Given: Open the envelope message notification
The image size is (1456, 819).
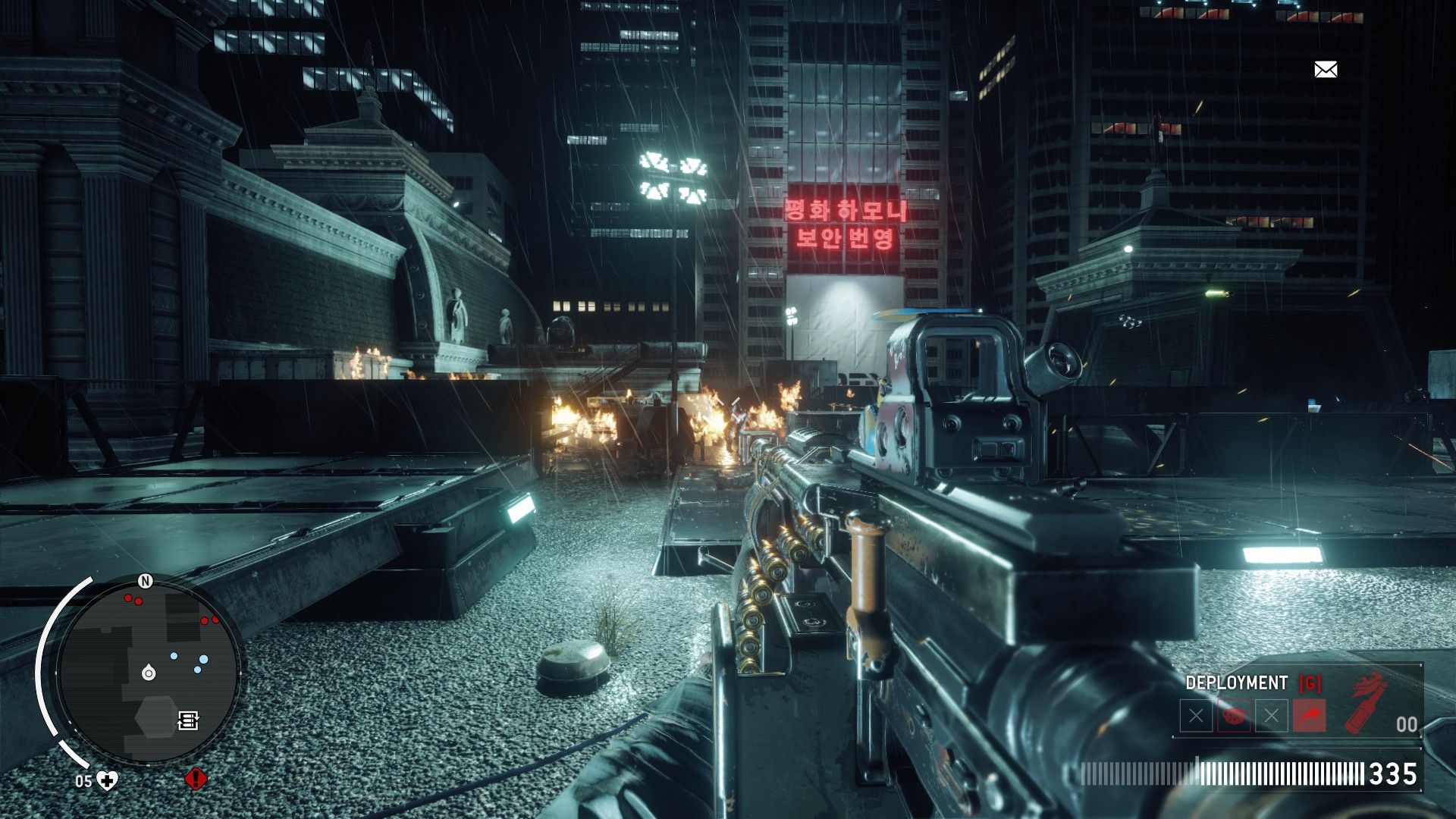Looking at the screenshot, I should coord(1326,70).
